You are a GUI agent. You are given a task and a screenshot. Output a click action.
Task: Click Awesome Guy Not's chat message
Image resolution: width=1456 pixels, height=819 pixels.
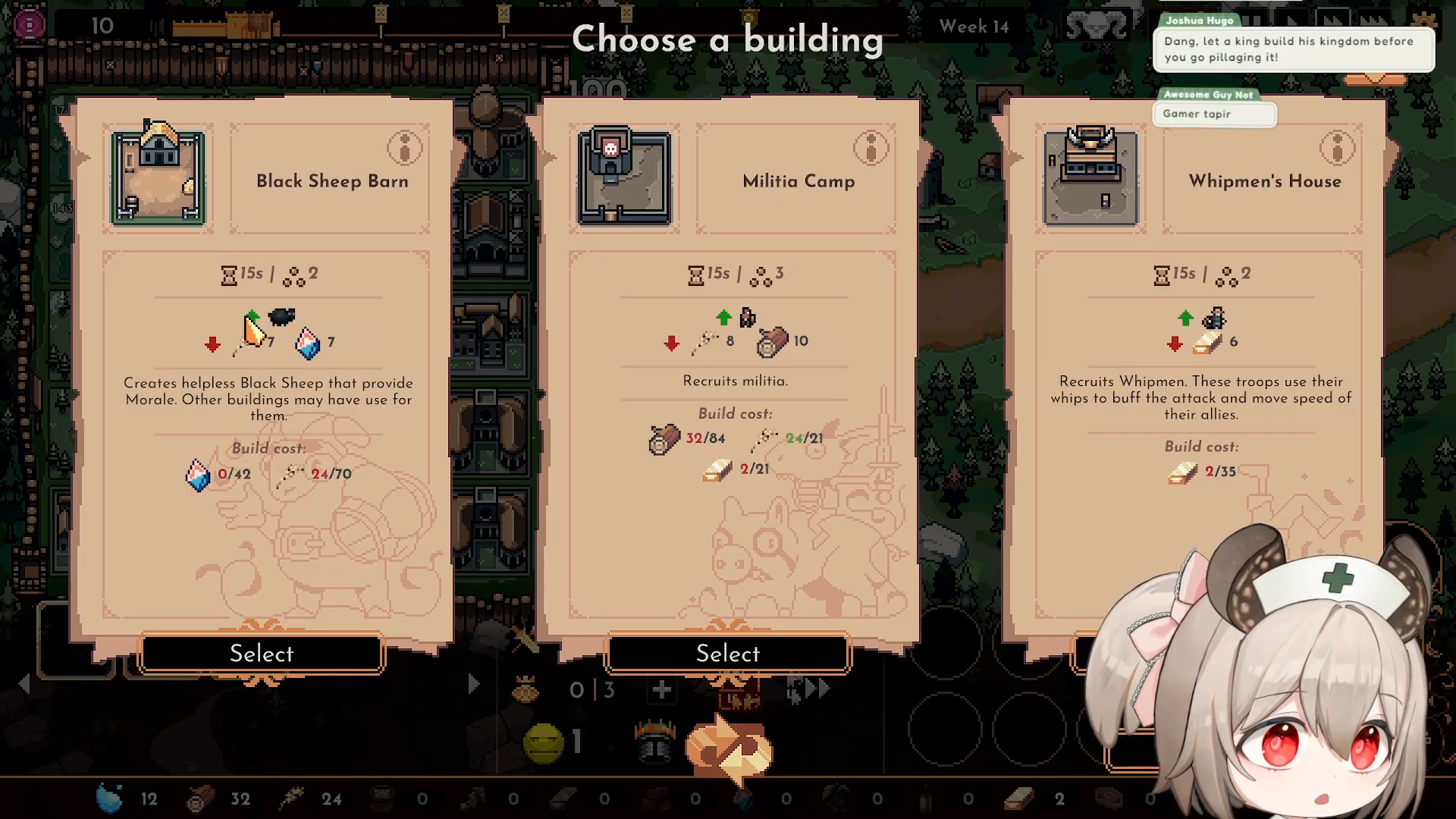coord(1213,114)
